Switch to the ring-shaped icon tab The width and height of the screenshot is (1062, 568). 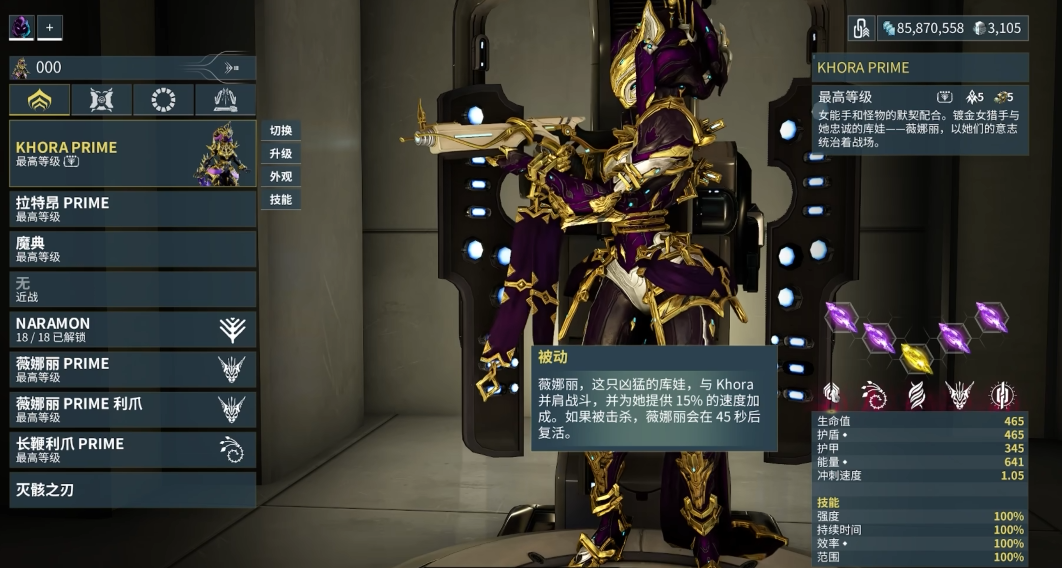(x=163, y=100)
